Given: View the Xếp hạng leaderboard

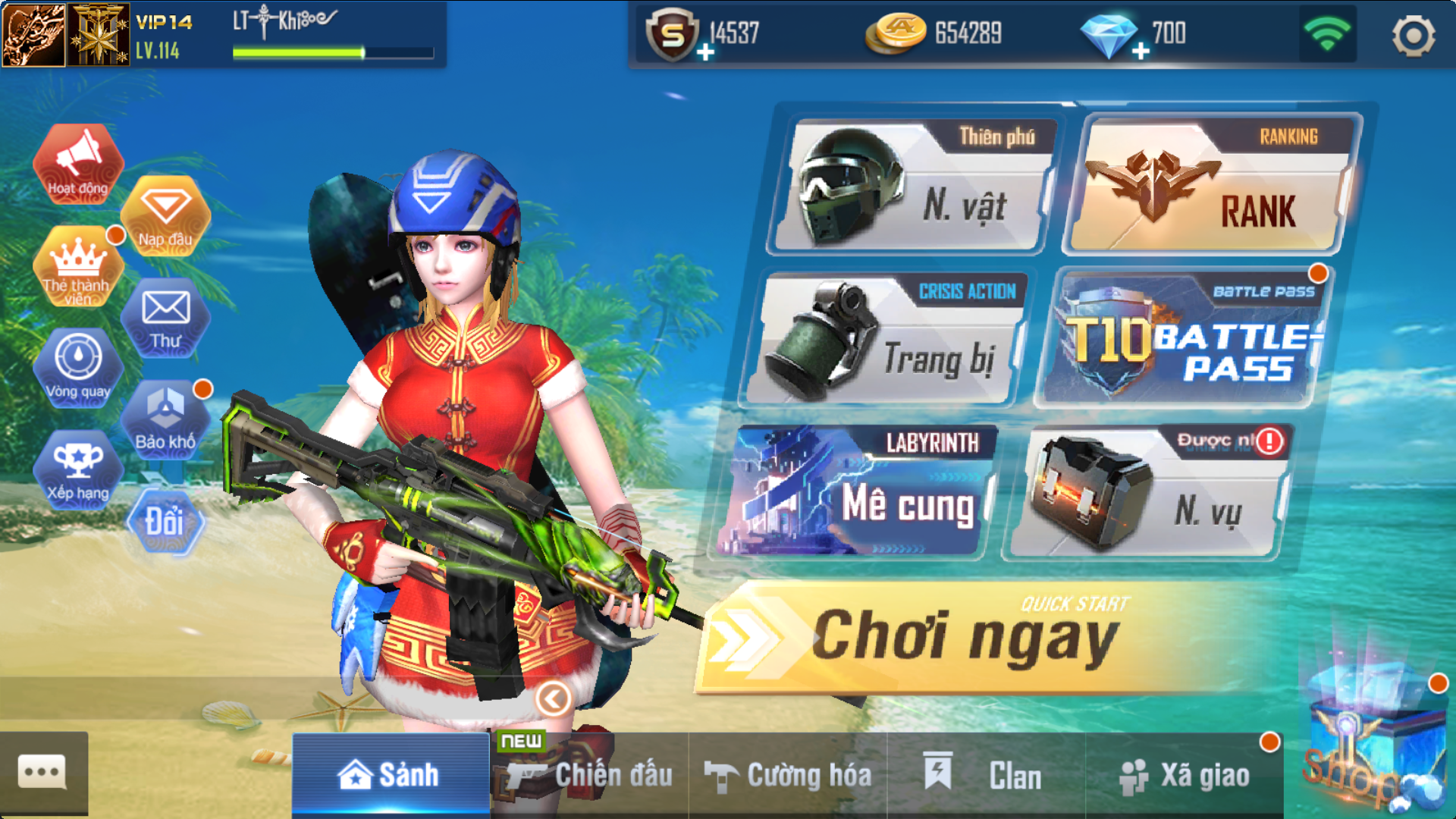Looking at the screenshot, I should point(78,469).
